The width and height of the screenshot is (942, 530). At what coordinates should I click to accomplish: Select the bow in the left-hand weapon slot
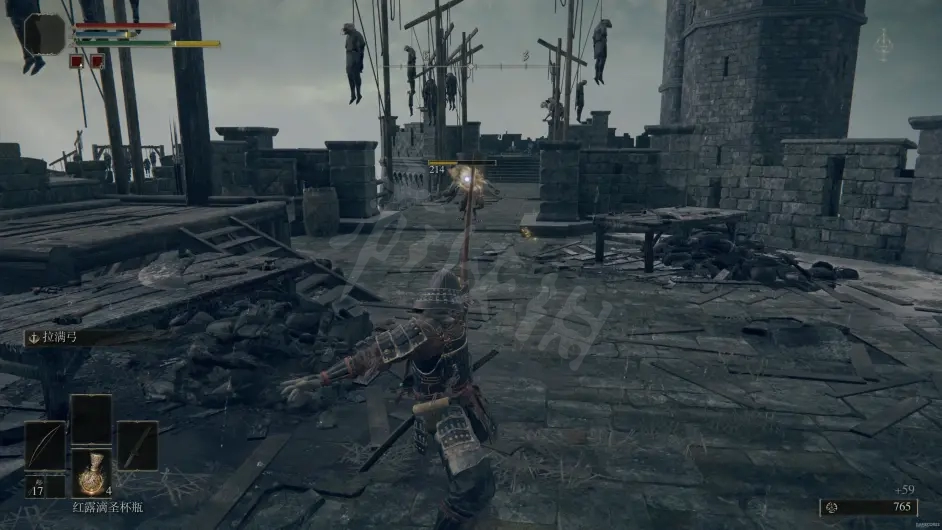(44, 447)
